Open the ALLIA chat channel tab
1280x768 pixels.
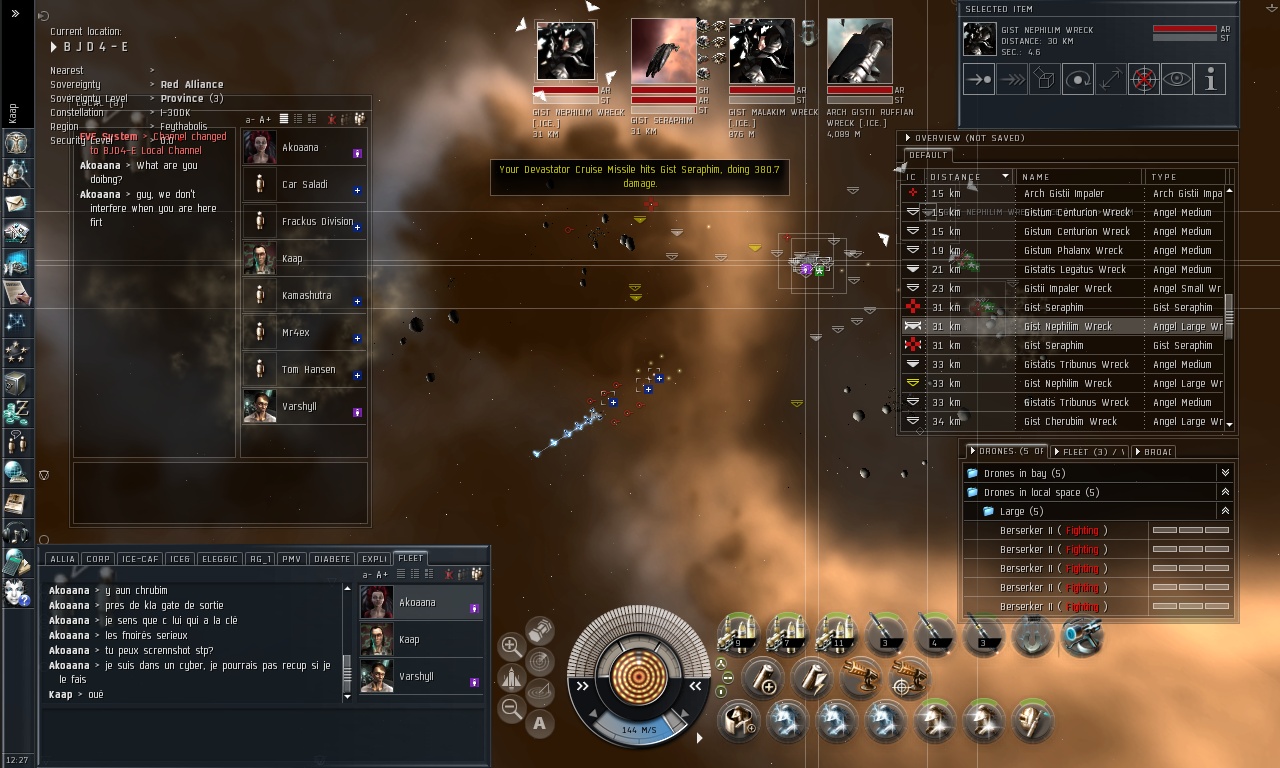point(62,559)
